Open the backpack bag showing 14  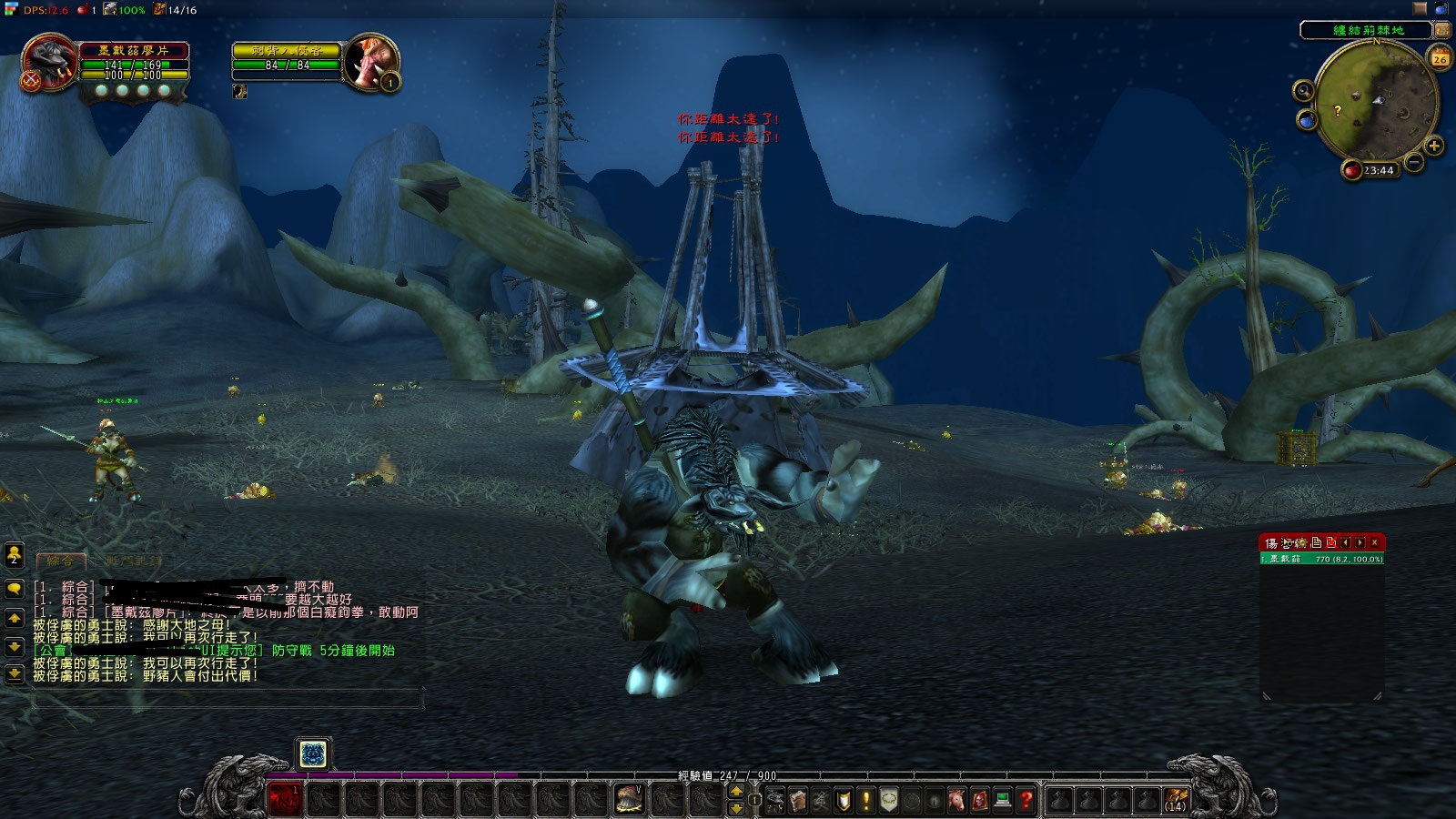[x=1176, y=800]
